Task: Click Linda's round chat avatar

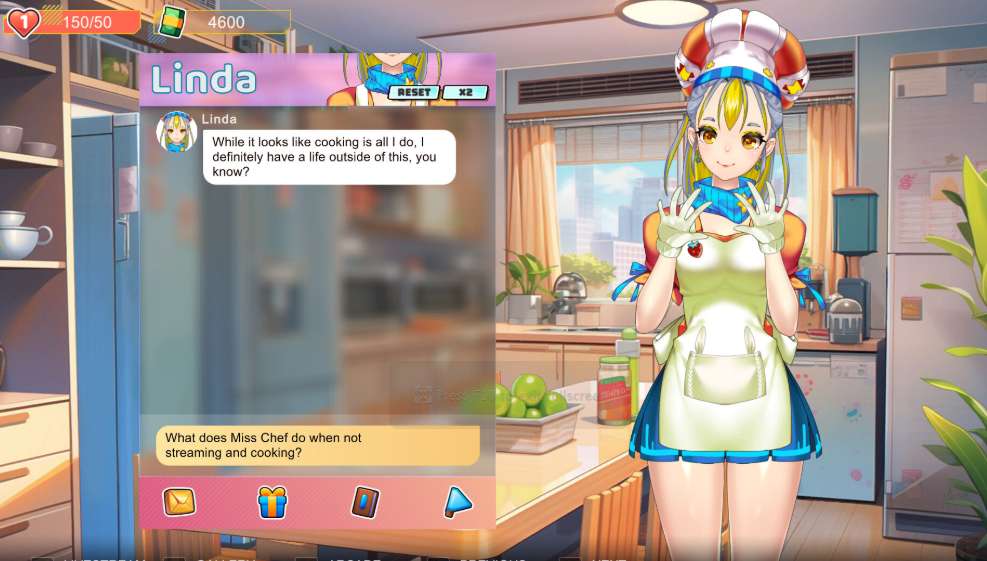Action: point(177,132)
